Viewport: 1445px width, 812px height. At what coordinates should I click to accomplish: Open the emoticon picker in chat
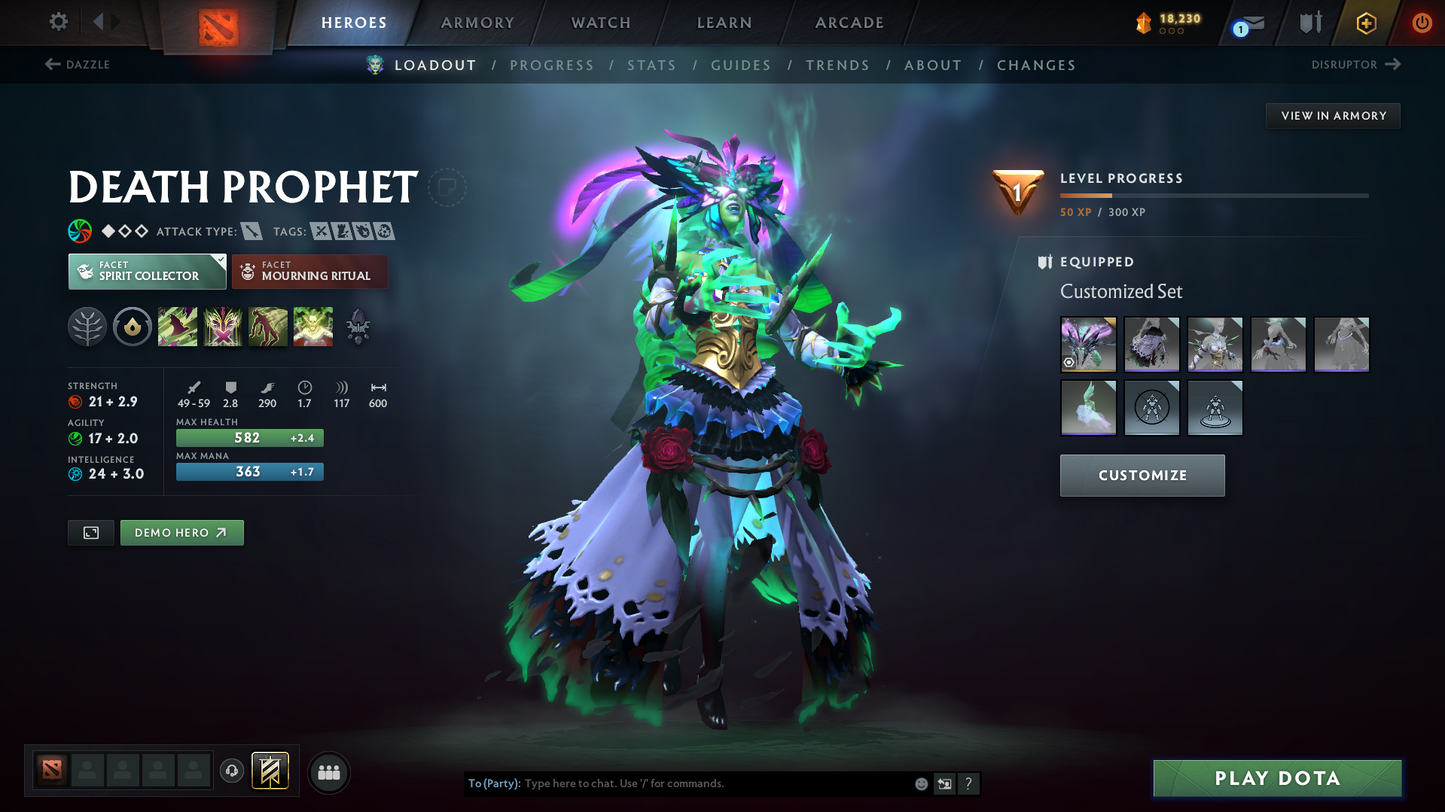coord(920,784)
